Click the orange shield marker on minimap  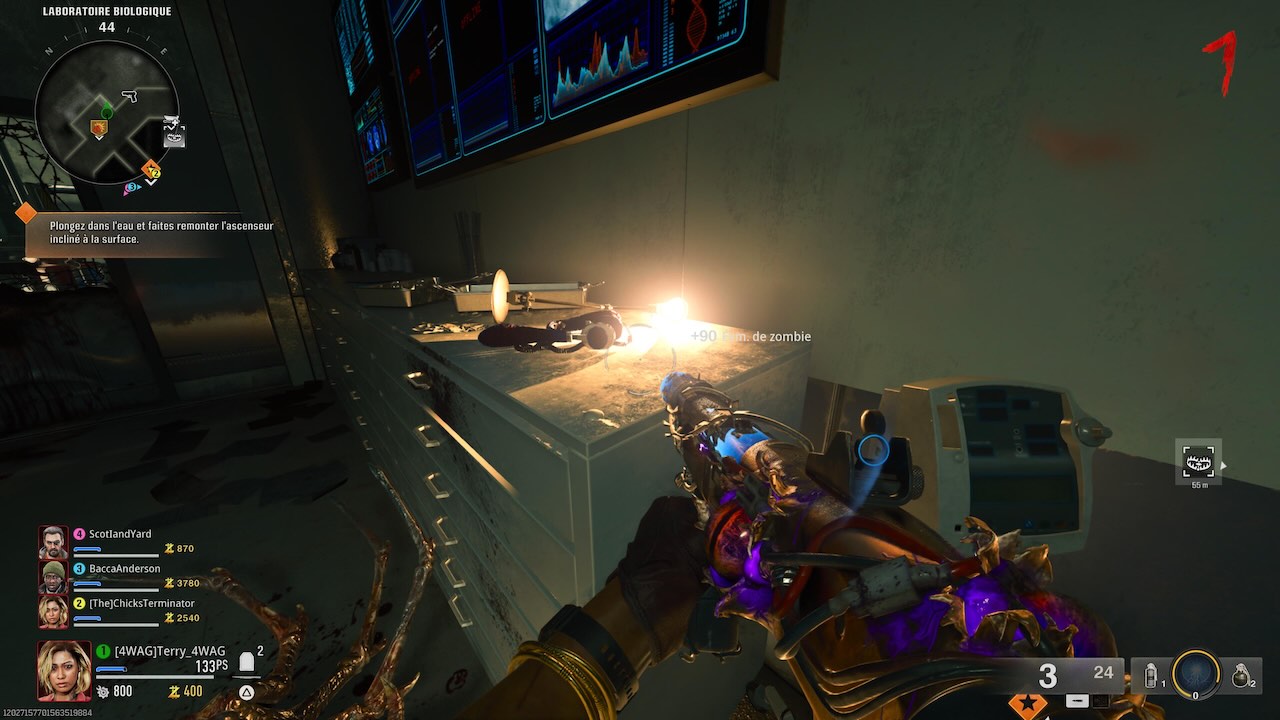pyautogui.click(x=98, y=128)
